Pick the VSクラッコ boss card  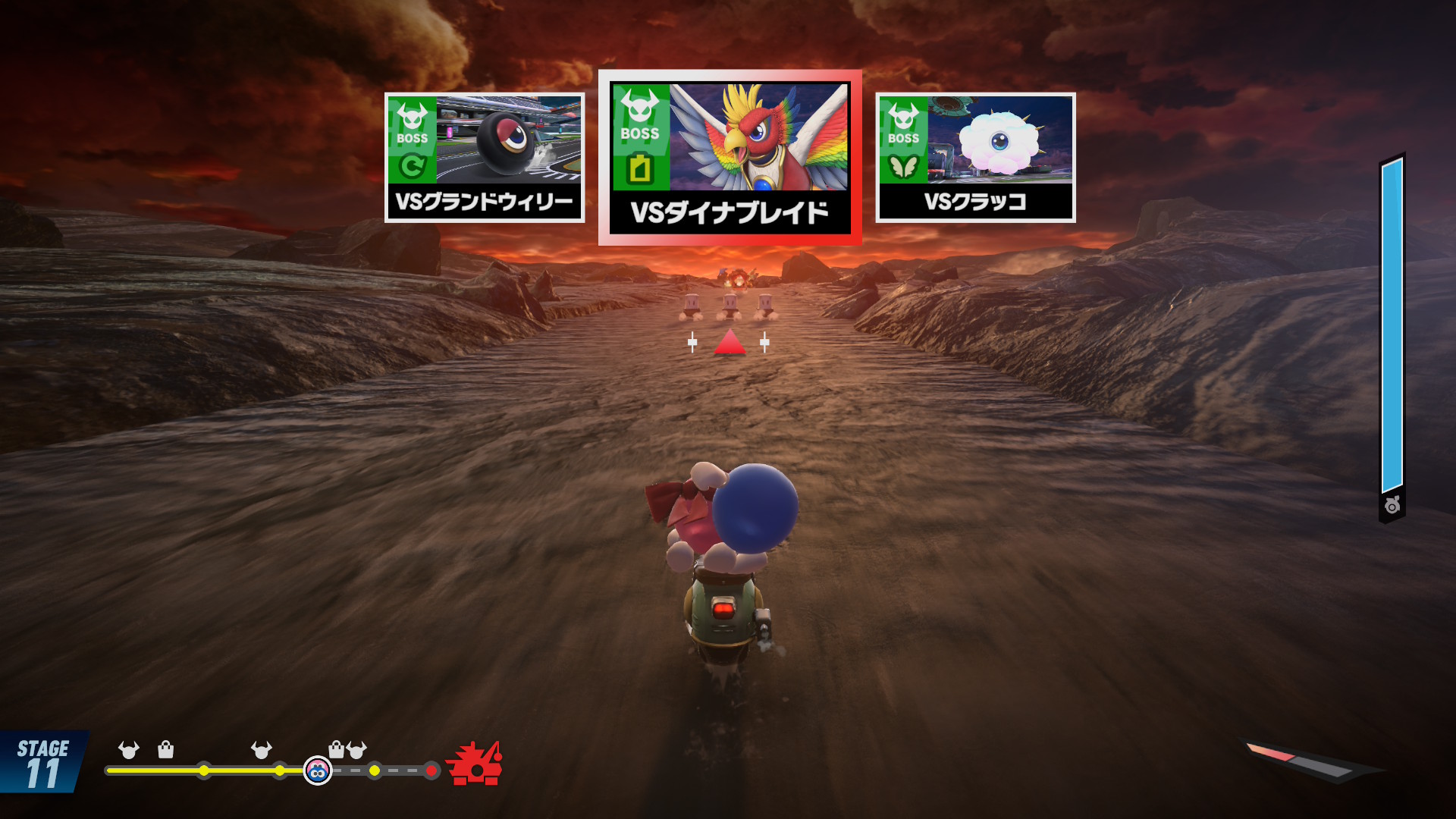pos(975,158)
